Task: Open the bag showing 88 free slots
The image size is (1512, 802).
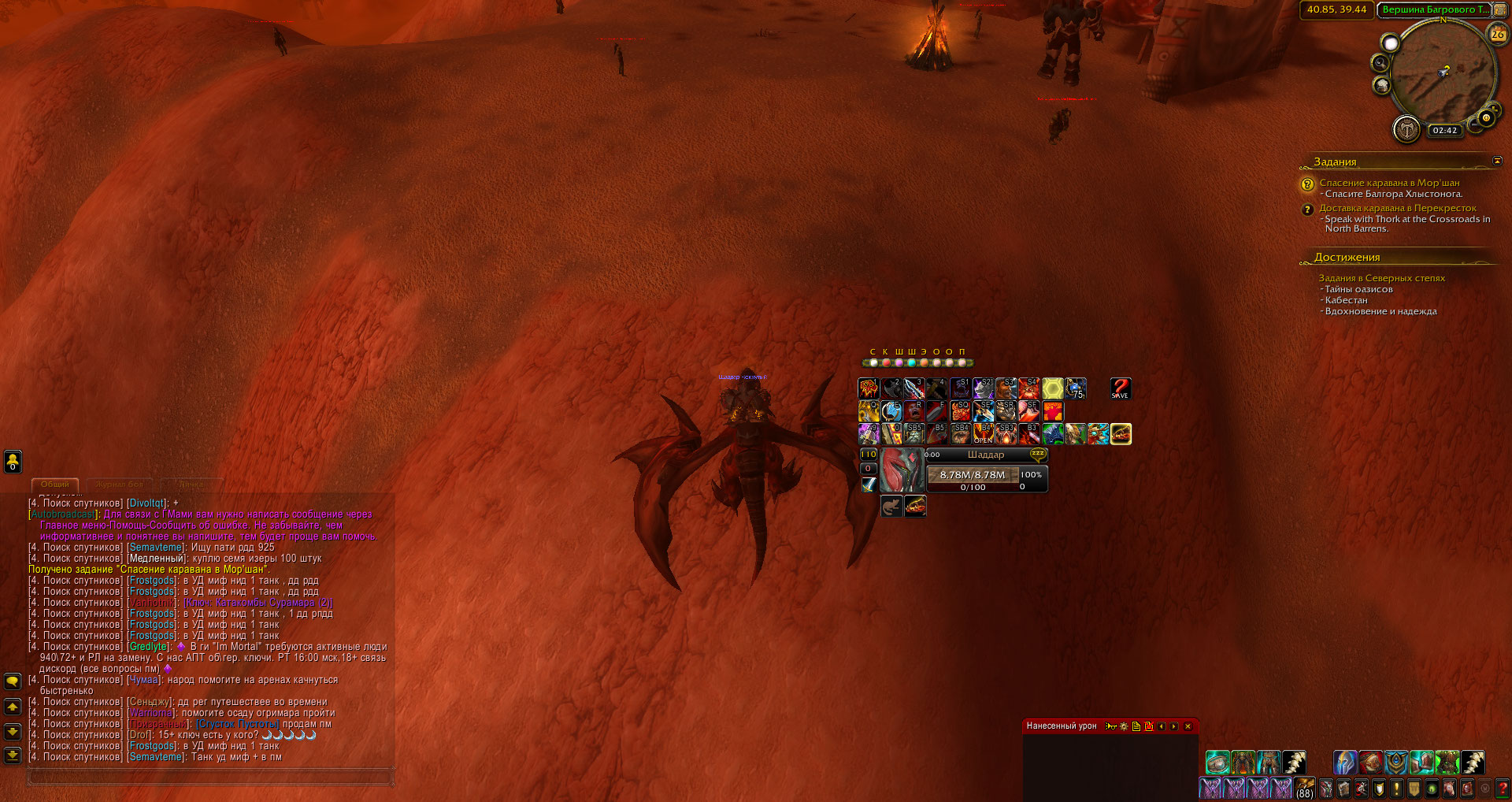Action: [1305, 788]
